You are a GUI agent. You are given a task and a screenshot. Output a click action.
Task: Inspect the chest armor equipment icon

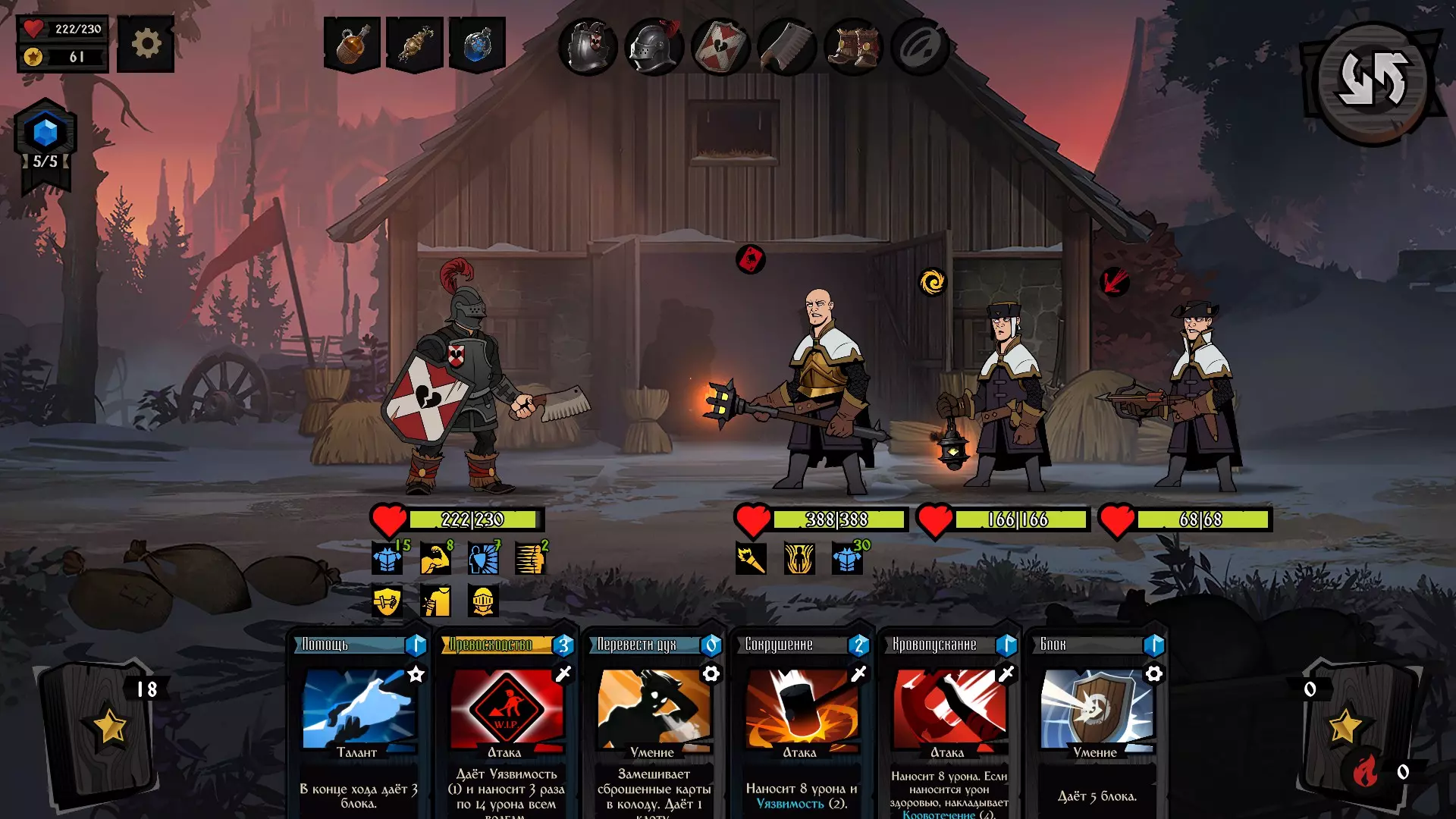coord(588,46)
